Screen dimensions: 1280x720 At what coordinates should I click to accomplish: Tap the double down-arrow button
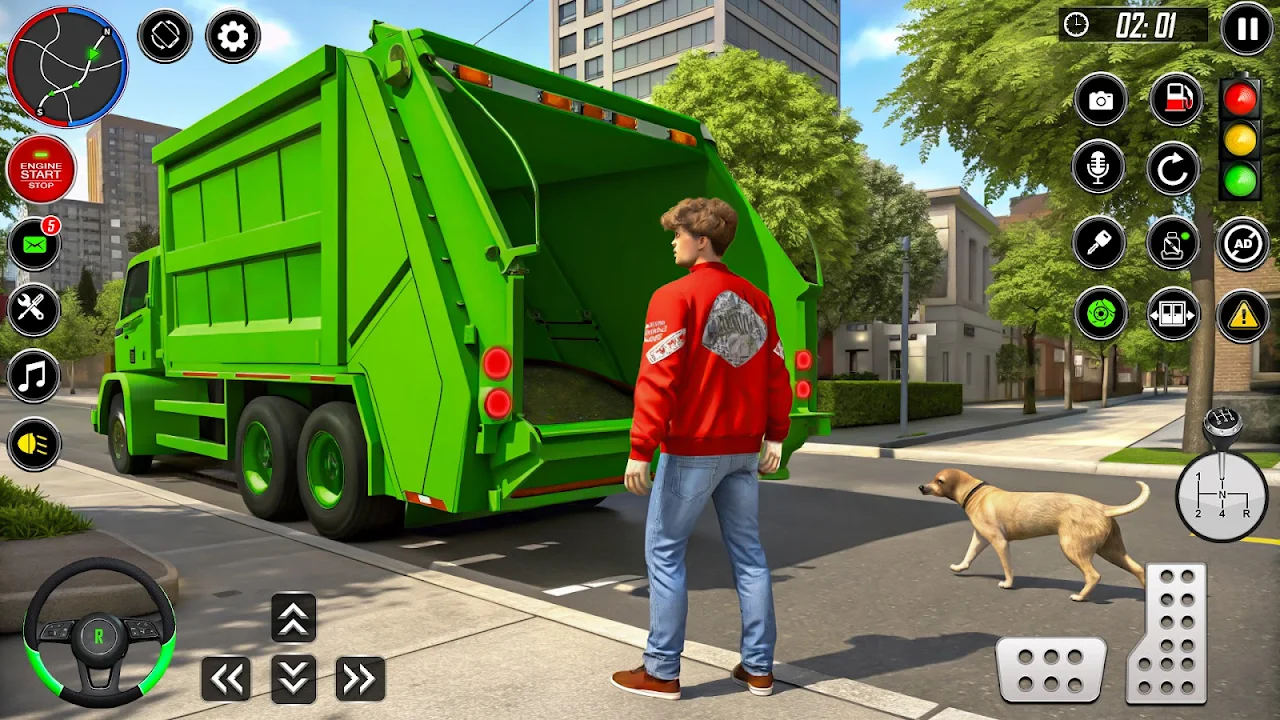tap(294, 679)
